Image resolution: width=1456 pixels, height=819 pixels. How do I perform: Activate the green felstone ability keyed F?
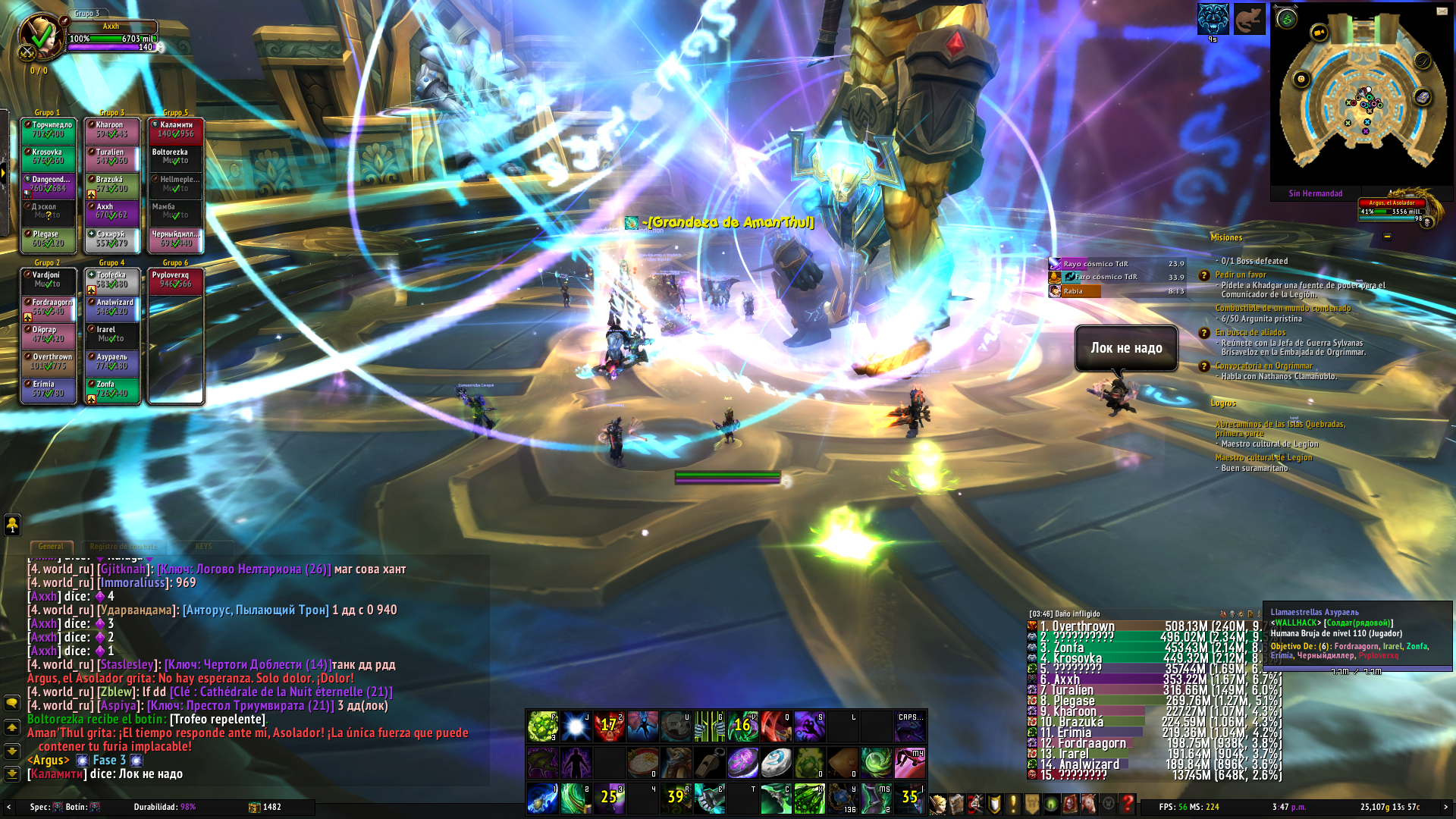(542, 726)
